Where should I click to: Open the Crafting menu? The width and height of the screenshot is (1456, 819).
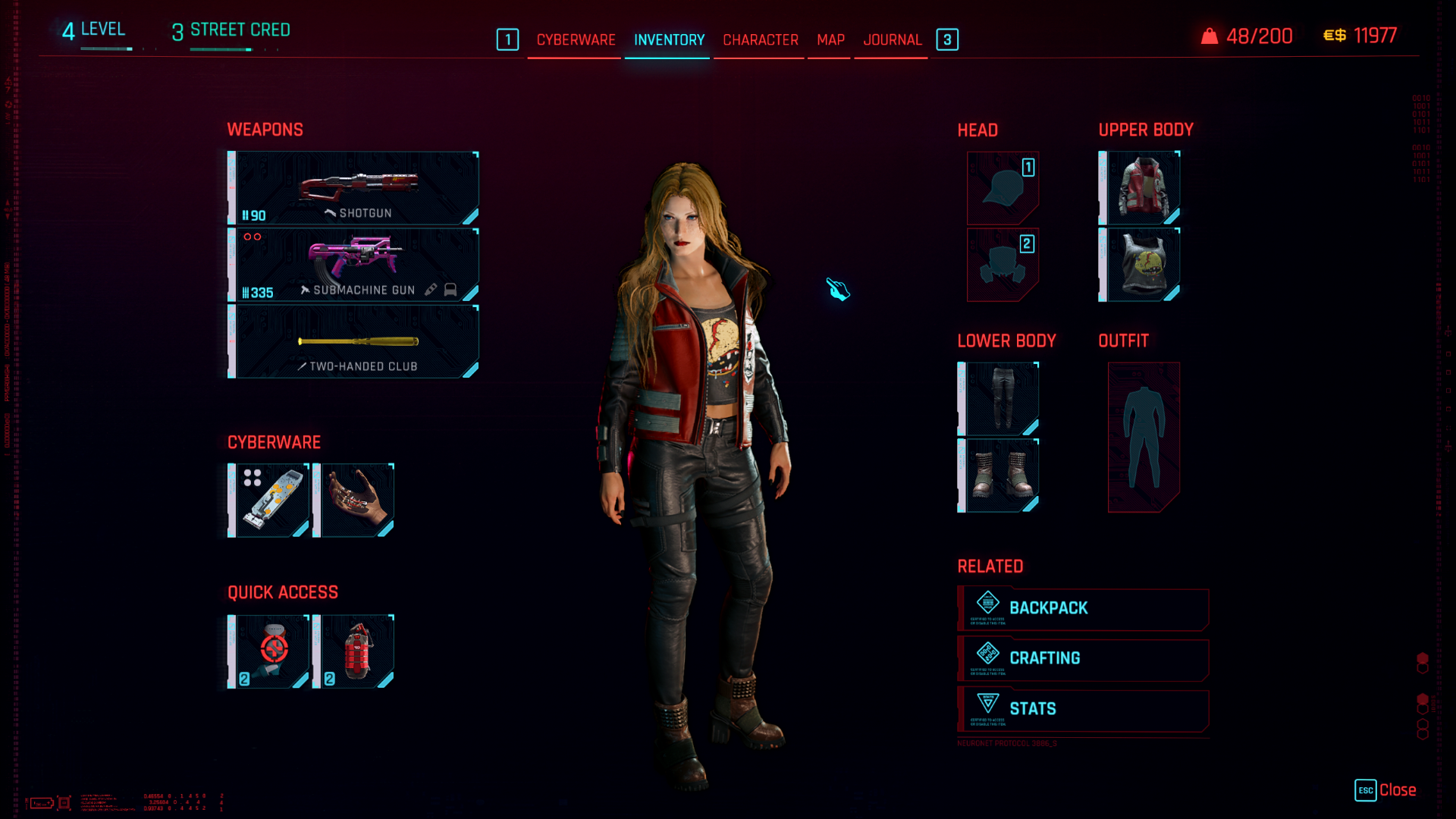click(1083, 658)
